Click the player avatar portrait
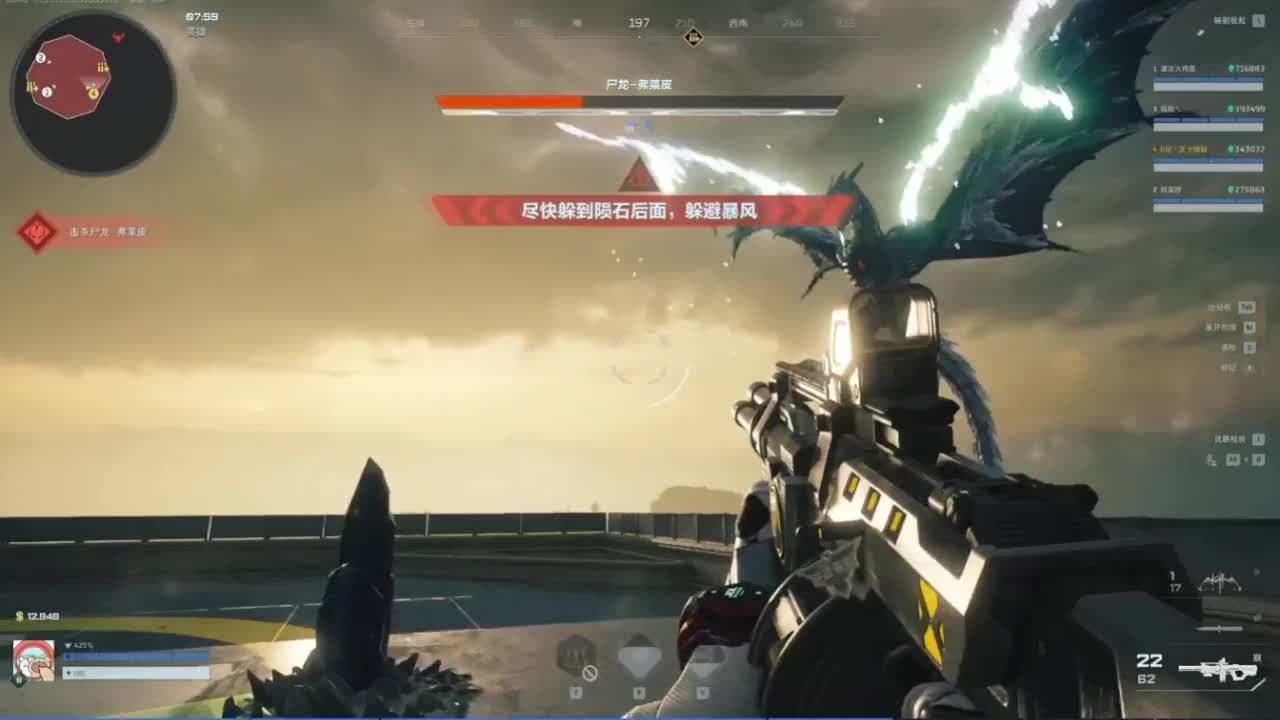1280x720 pixels. click(33, 659)
